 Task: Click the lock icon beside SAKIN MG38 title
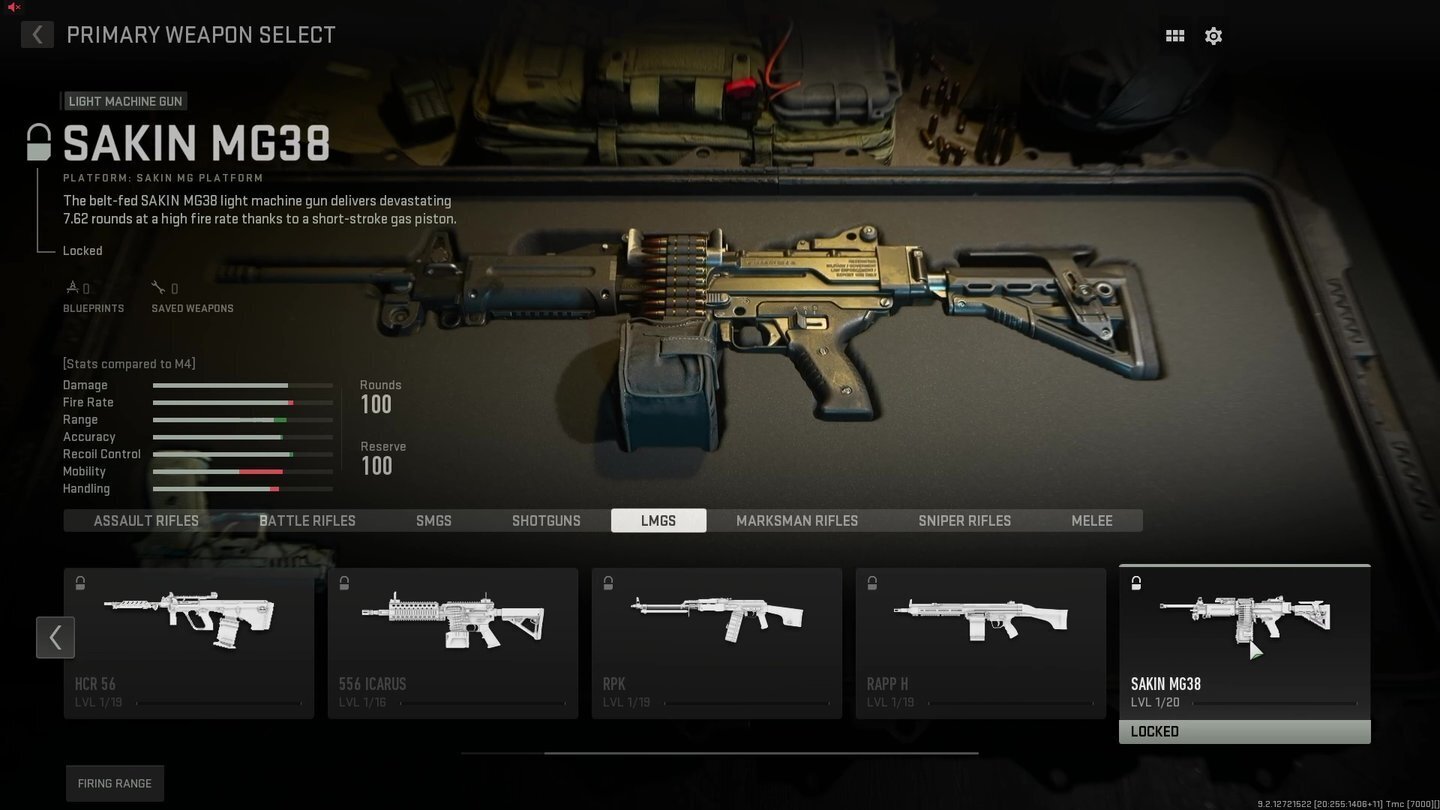point(38,140)
